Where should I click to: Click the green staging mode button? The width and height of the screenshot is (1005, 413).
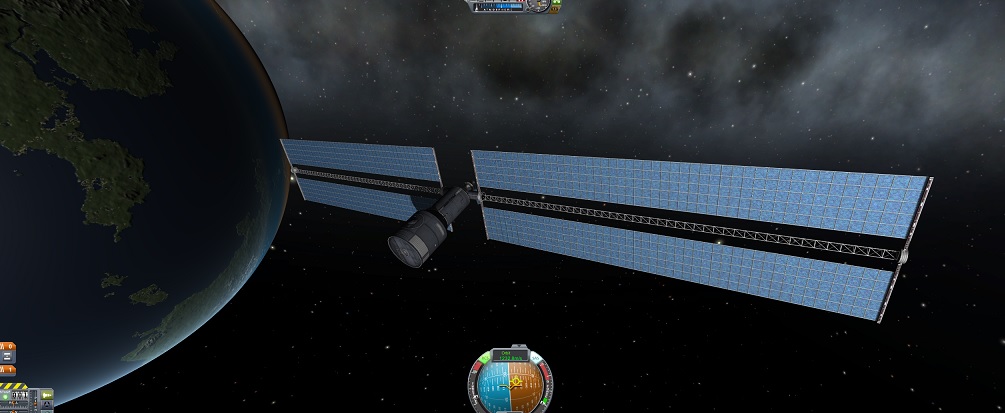pyautogui.click(x=7, y=397)
